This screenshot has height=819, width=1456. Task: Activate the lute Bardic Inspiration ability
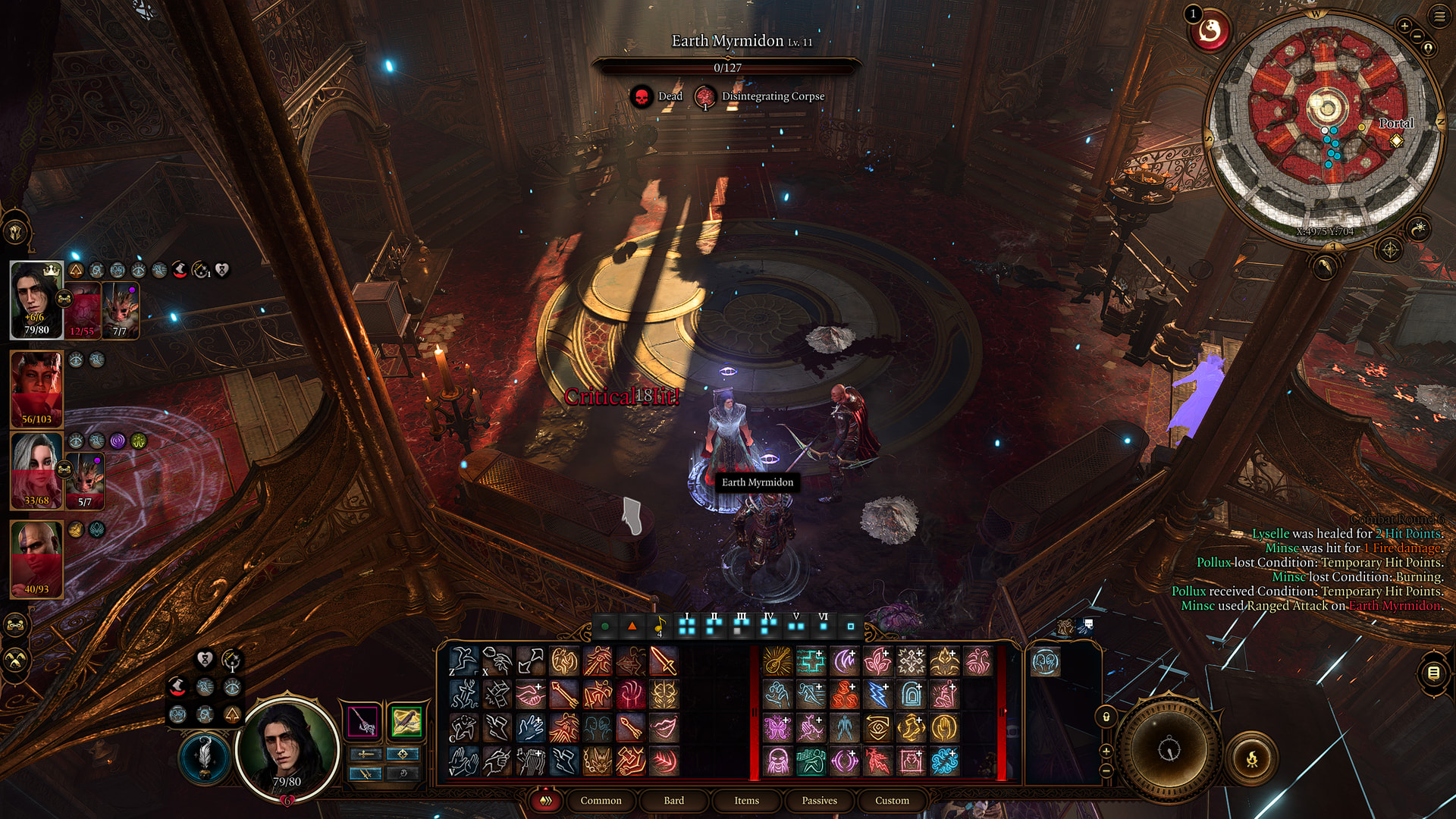pyautogui.click(x=778, y=661)
